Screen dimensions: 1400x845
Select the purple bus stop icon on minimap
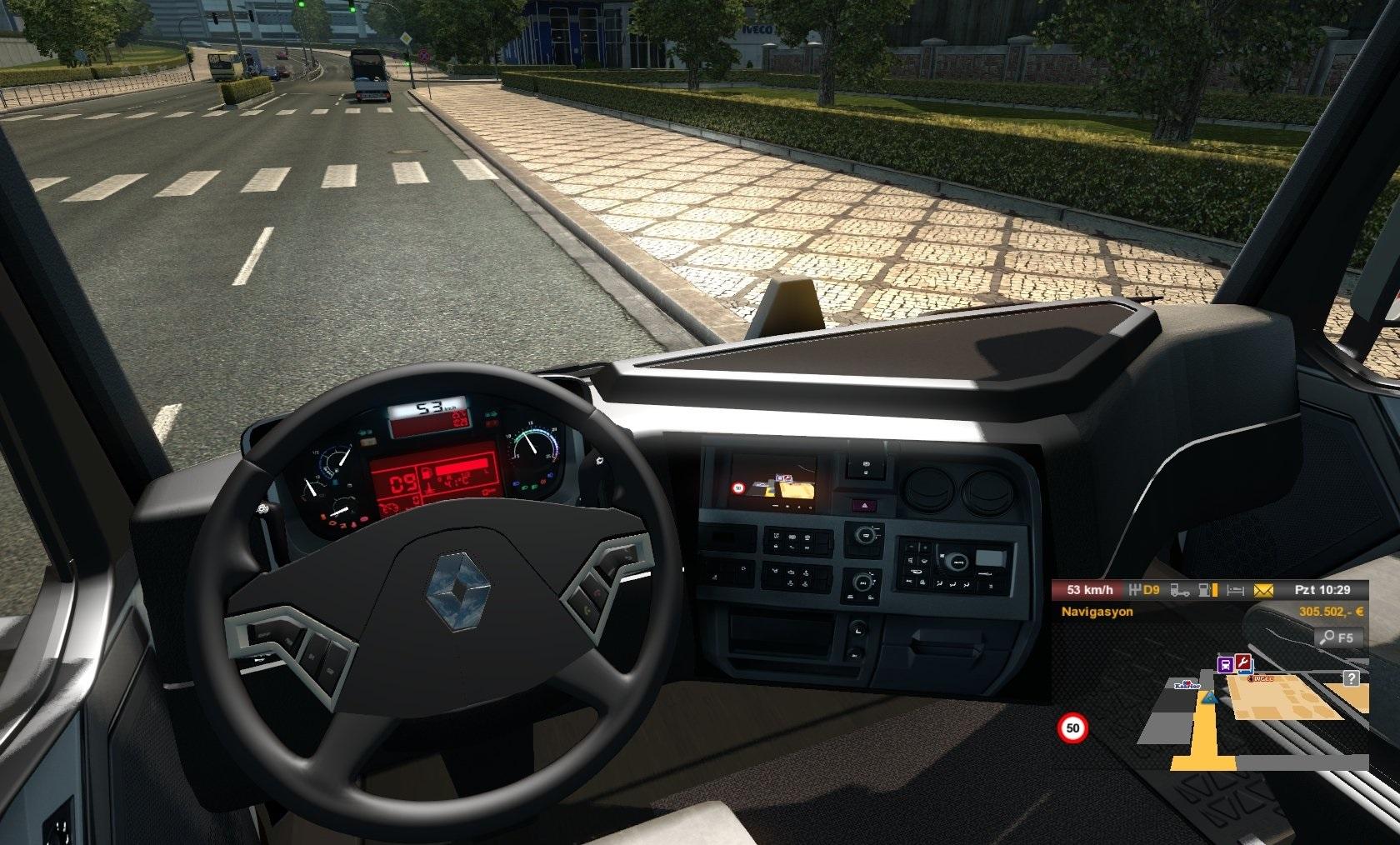(x=1226, y=664)
